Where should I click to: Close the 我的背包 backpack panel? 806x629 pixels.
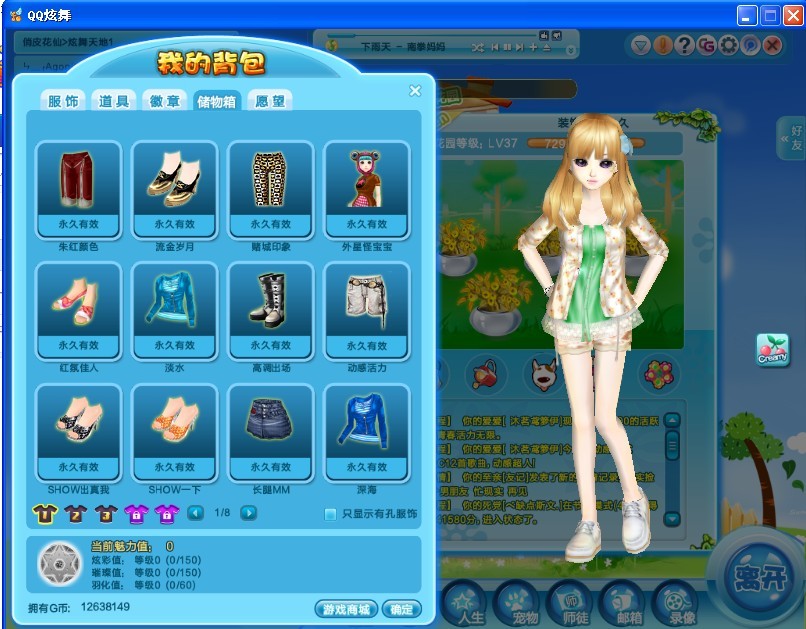pos(415,91)
